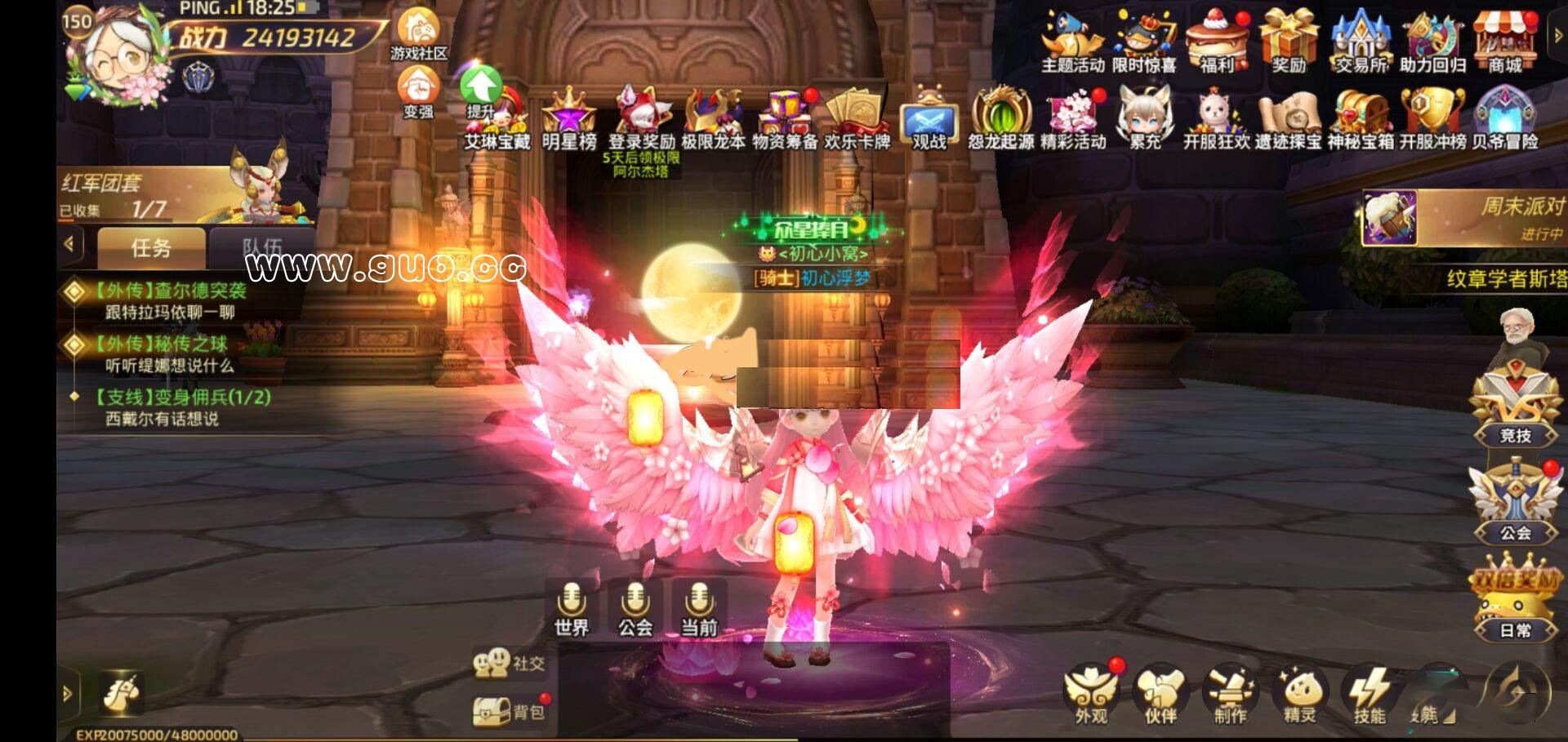1568x742 pixels.
Task: Open the 竞技 arena button
Action: [x=1516, y=408]
